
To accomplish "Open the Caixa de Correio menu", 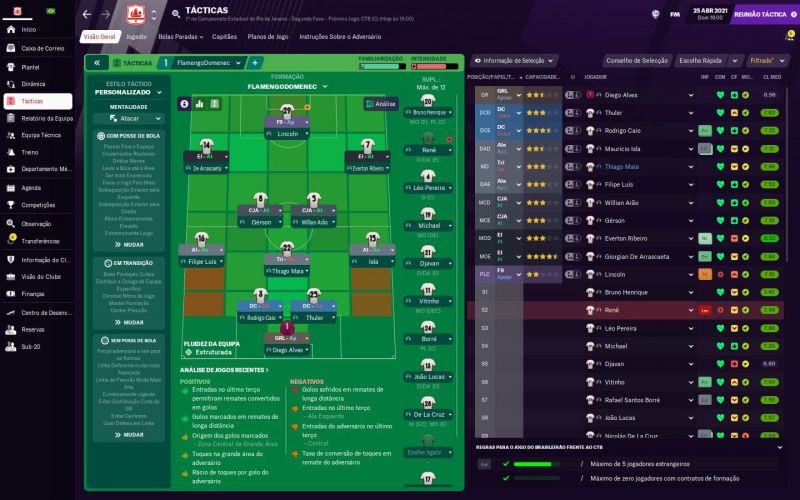I will click(x=42, y=48).
